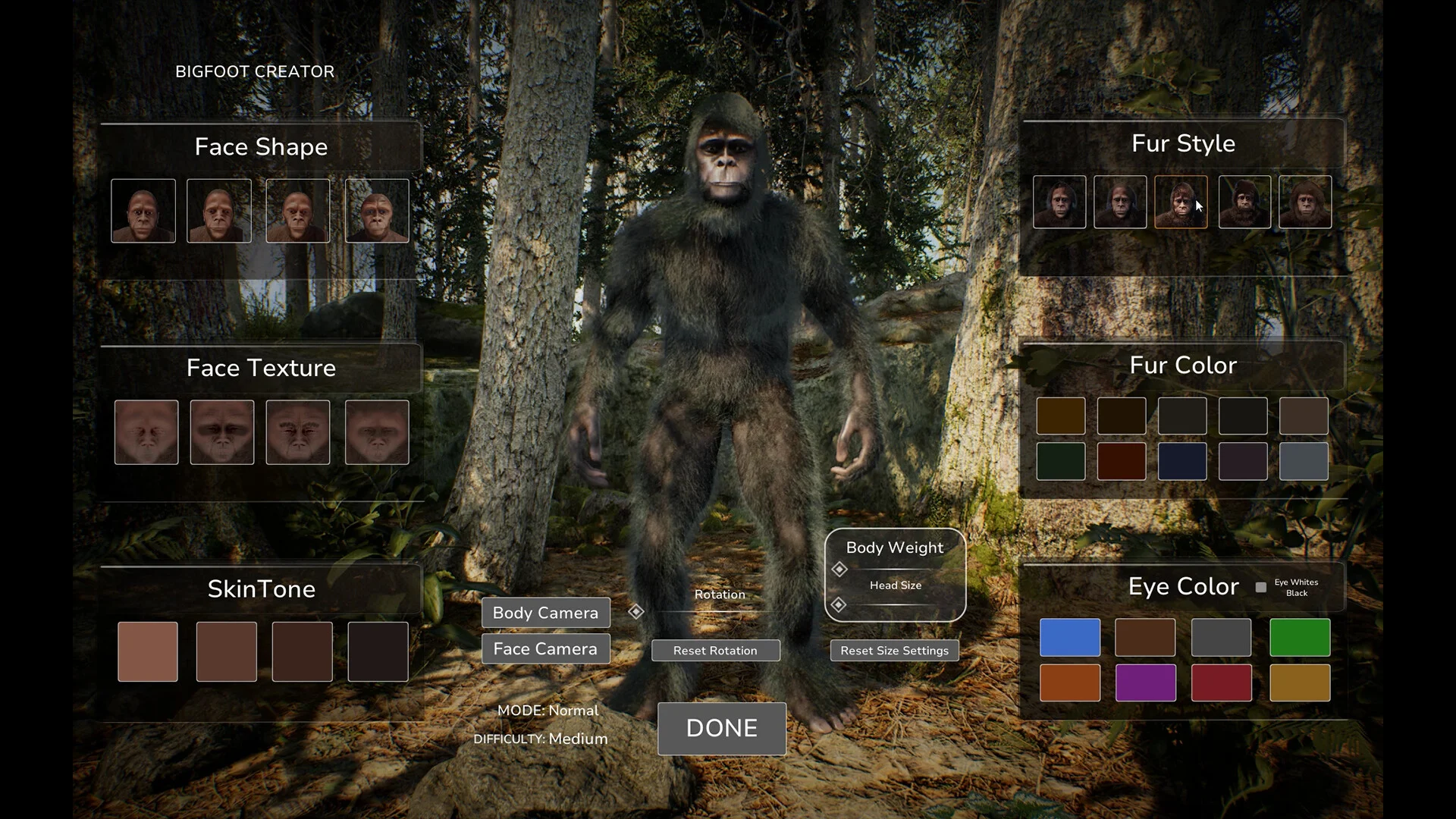
Task: Adjust the Body Weight slider handle
Action: tap(839, 569)
